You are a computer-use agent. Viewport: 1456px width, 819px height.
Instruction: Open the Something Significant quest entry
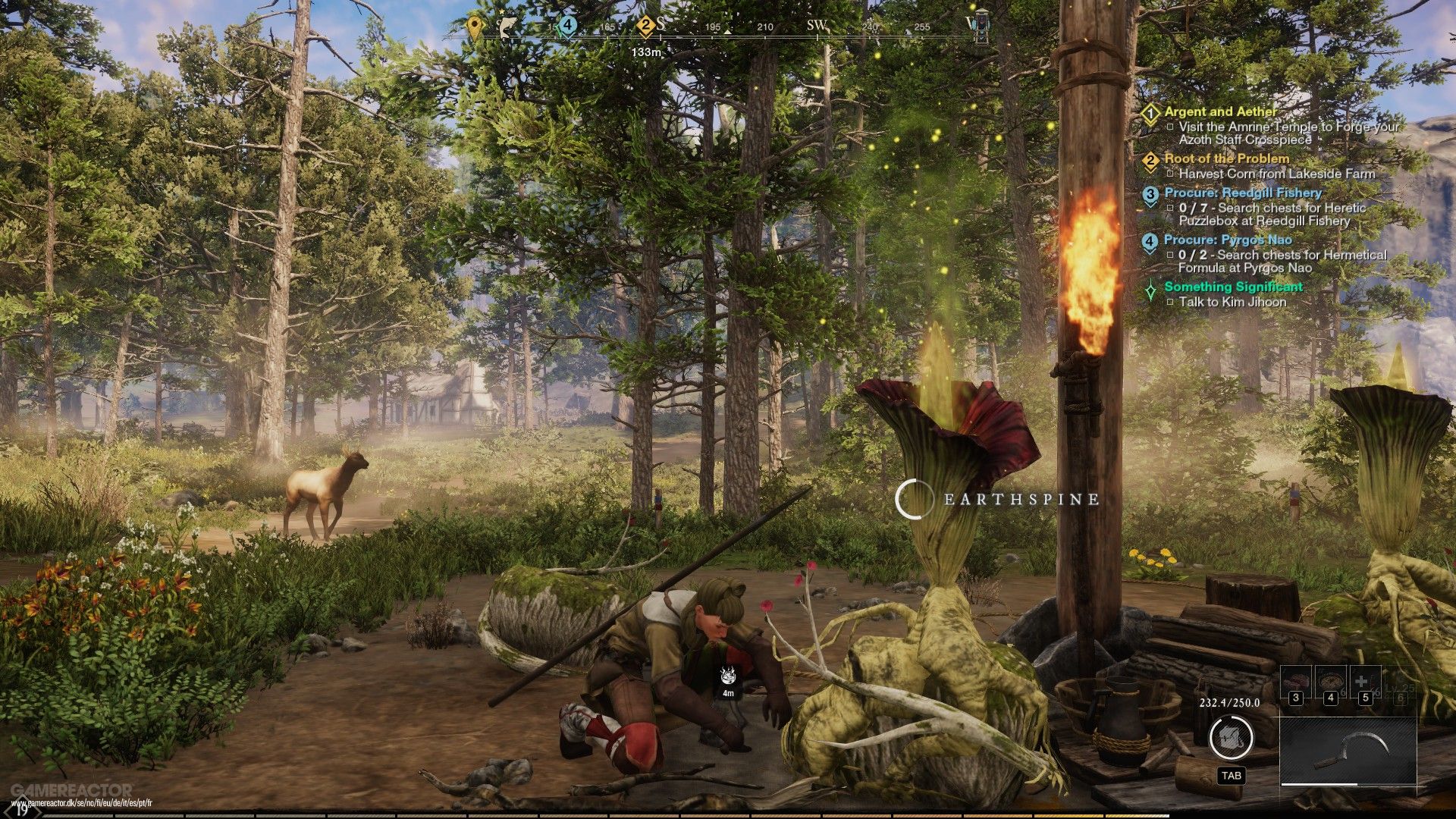[x=1233, y=287]
